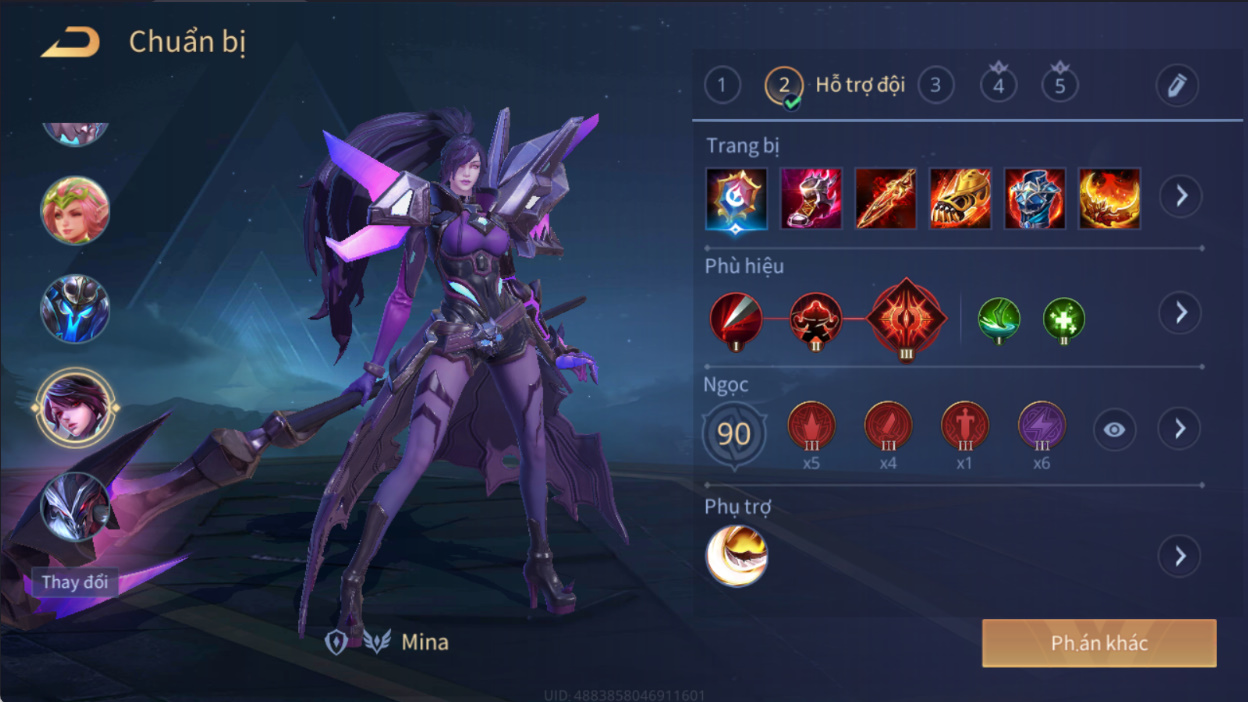Select the blue armored hero portrait
Image resolution: width=1248 pixels, height=702 pixels.
pos(75,309)
